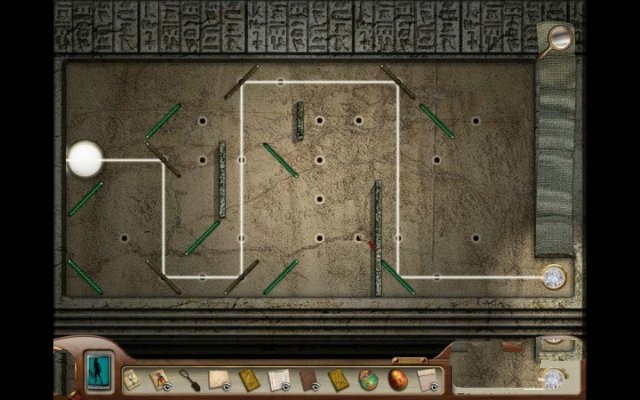
Task: Choose the brown leather book item
Action: point(309,380)
